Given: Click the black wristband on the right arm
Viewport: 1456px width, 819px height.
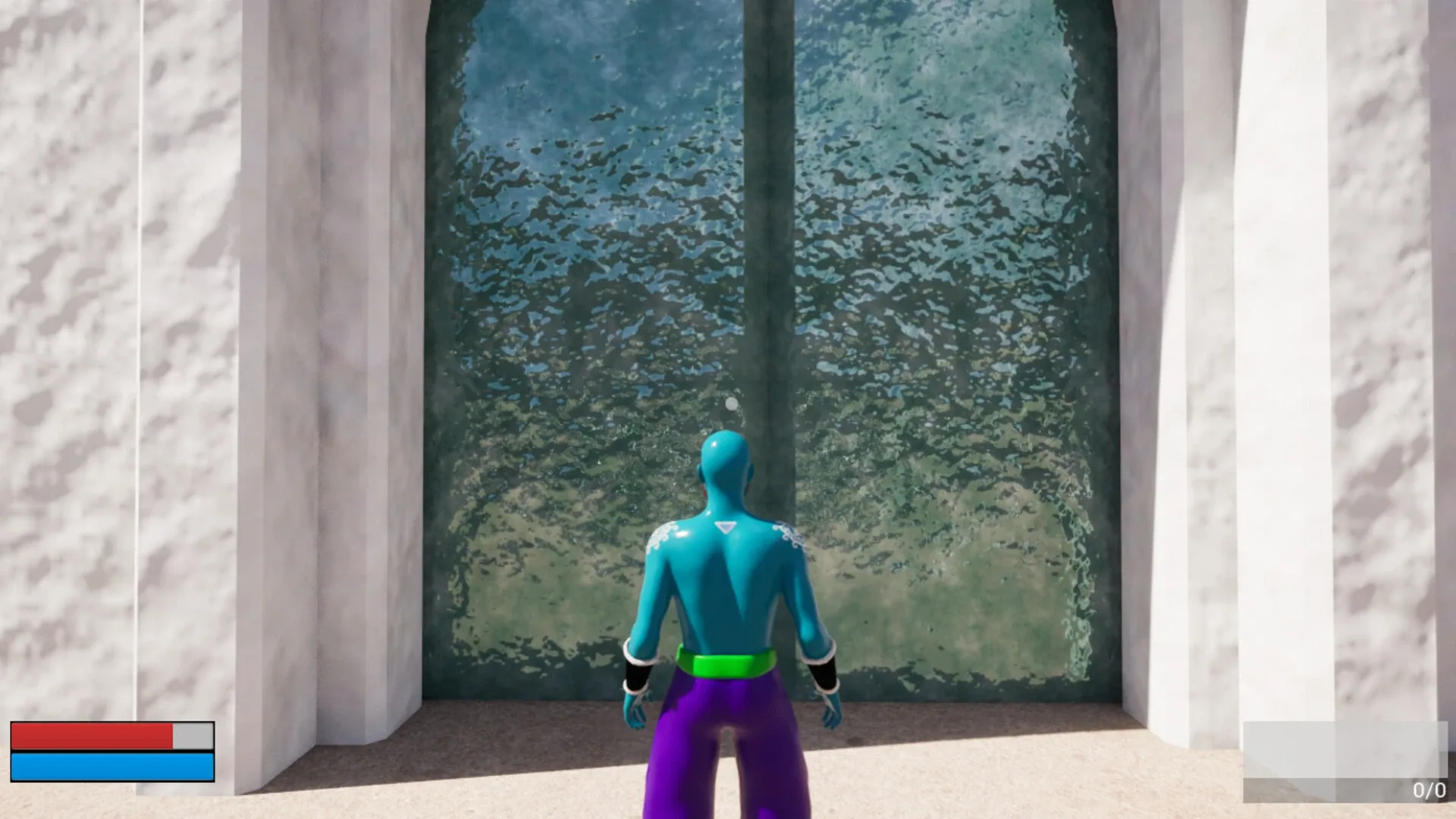Looking at the screenshot, I should [823, 675].
